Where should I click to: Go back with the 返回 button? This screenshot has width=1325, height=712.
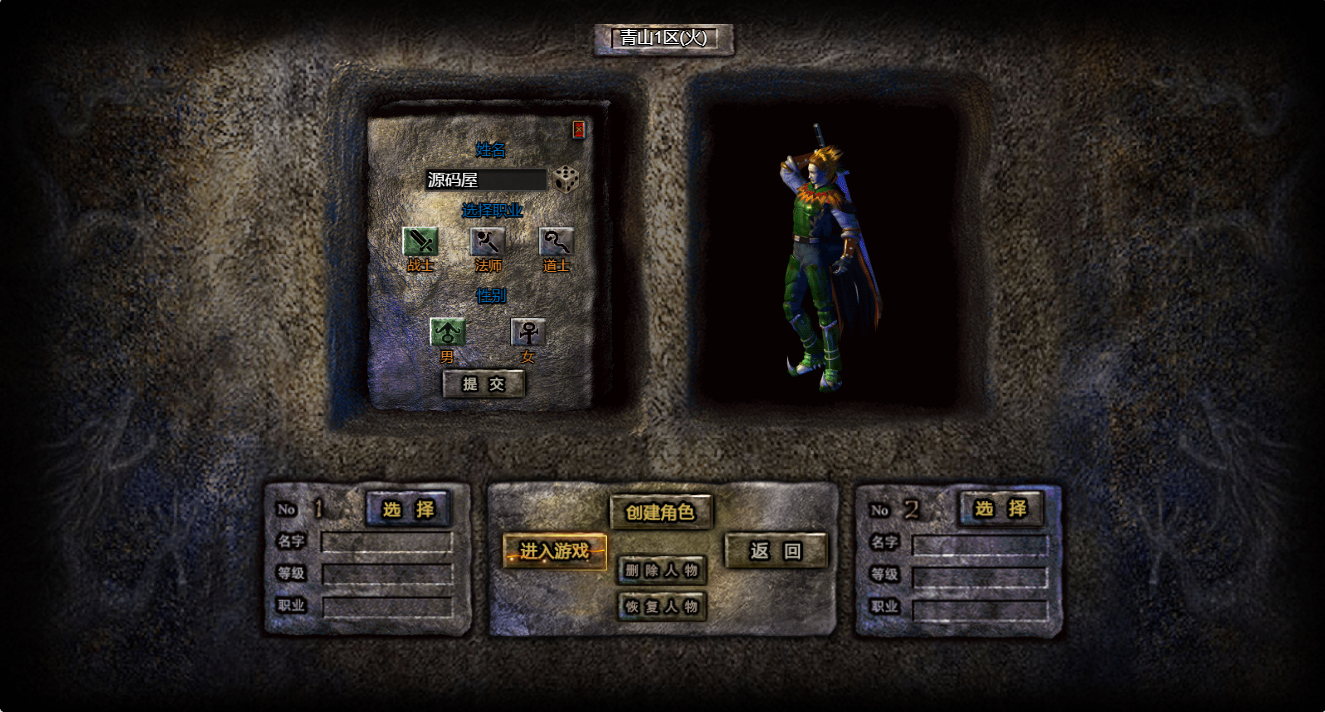click(x=776, y=551)
